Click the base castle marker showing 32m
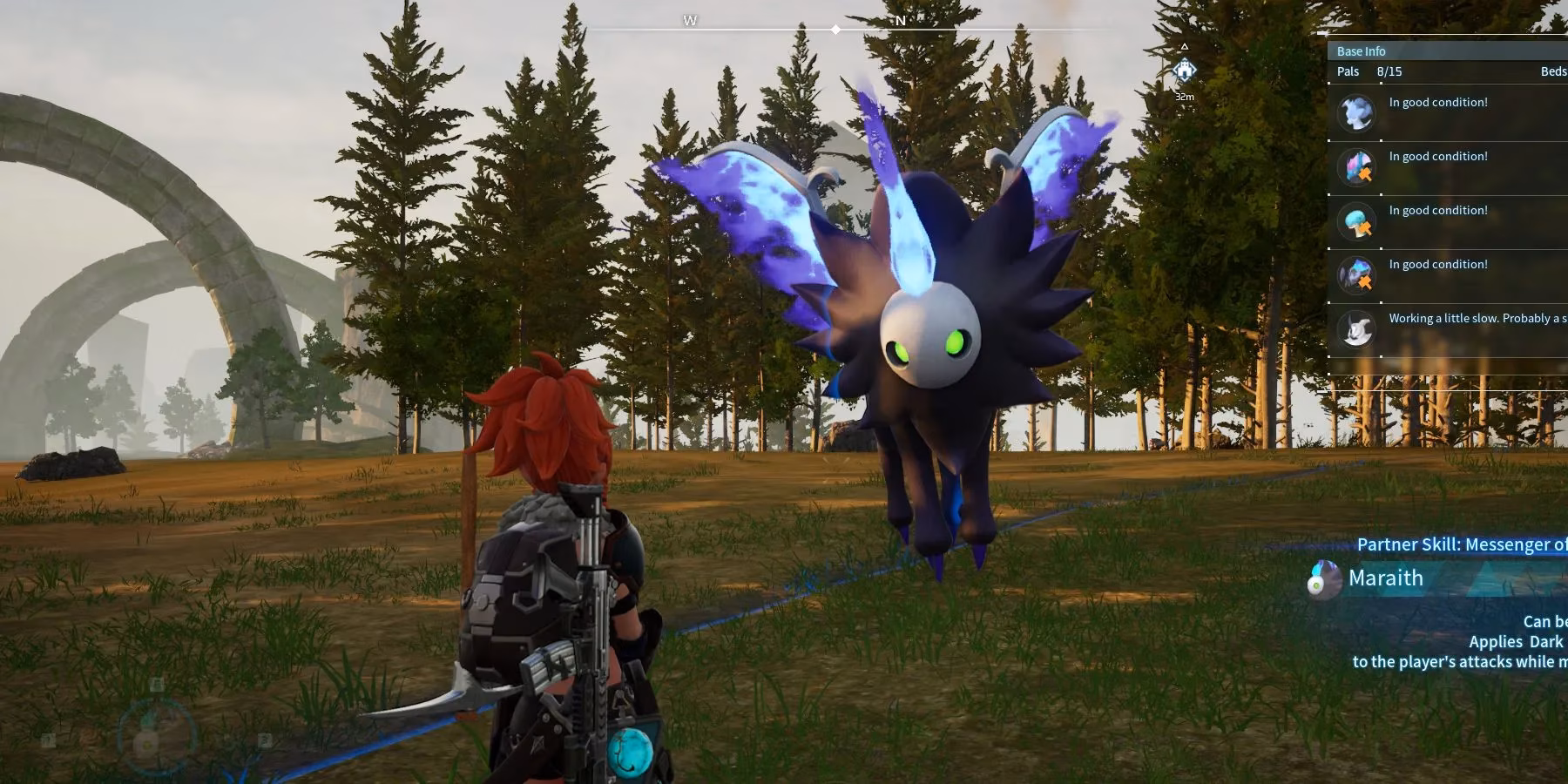The width and height of the screenshot is (1568, 784). point(1185,68)
